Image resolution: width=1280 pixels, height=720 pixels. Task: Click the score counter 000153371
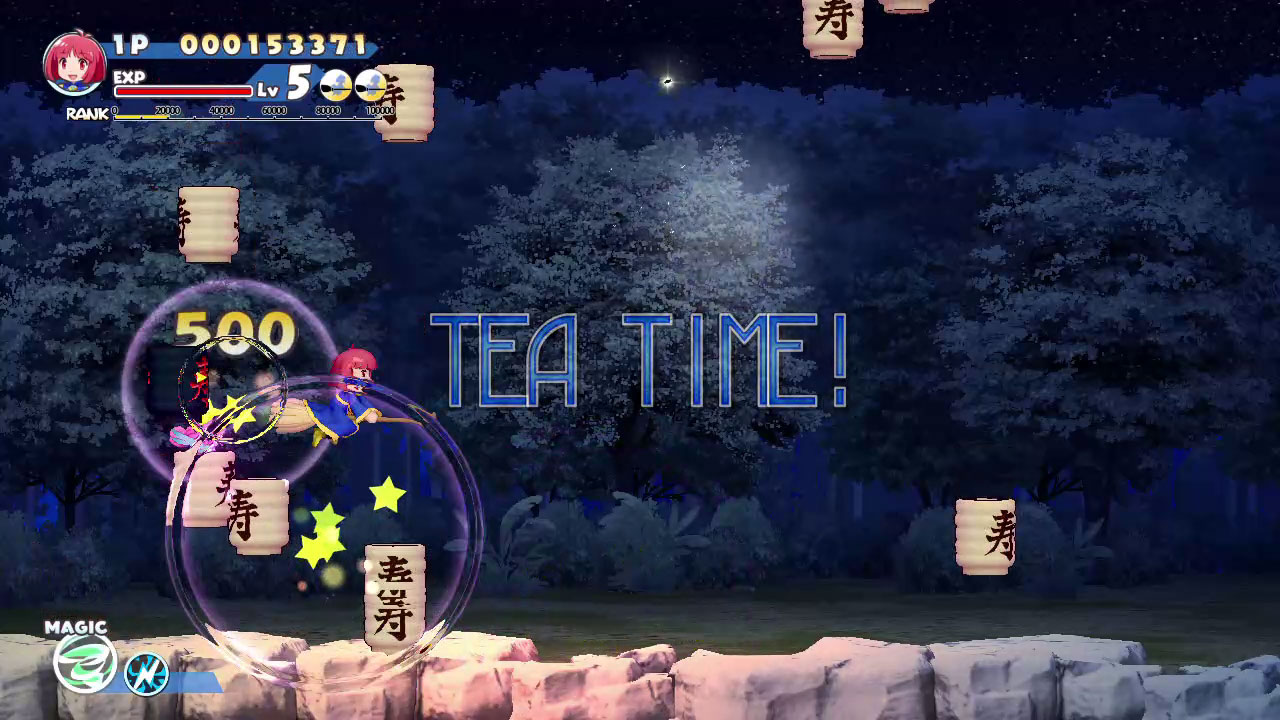(275, 42)
